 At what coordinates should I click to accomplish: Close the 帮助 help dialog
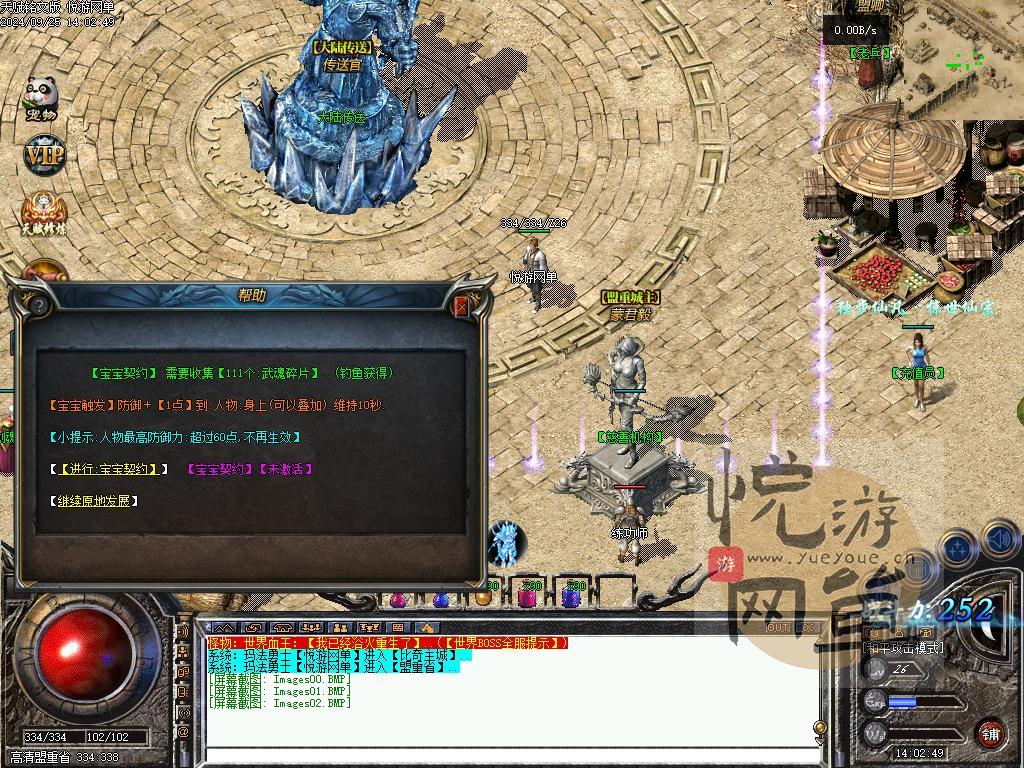click(x=462, y=305)
